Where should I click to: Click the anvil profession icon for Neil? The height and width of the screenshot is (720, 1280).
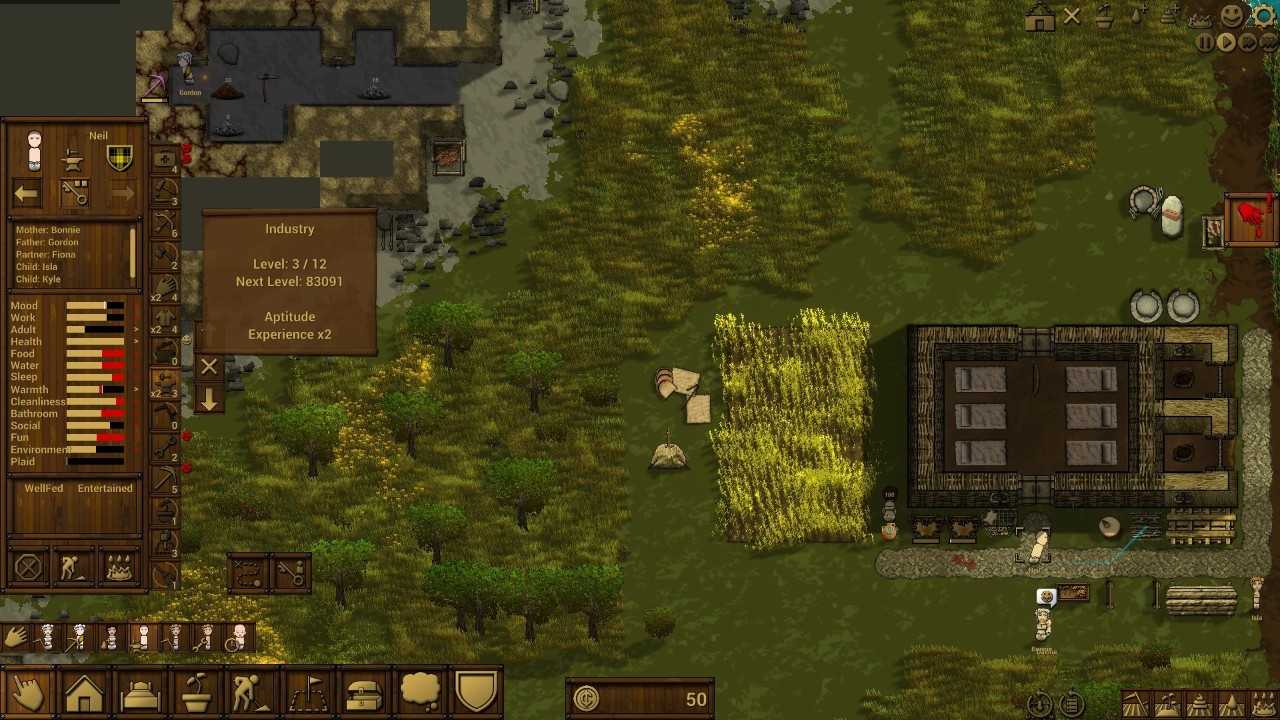[72, 160]
